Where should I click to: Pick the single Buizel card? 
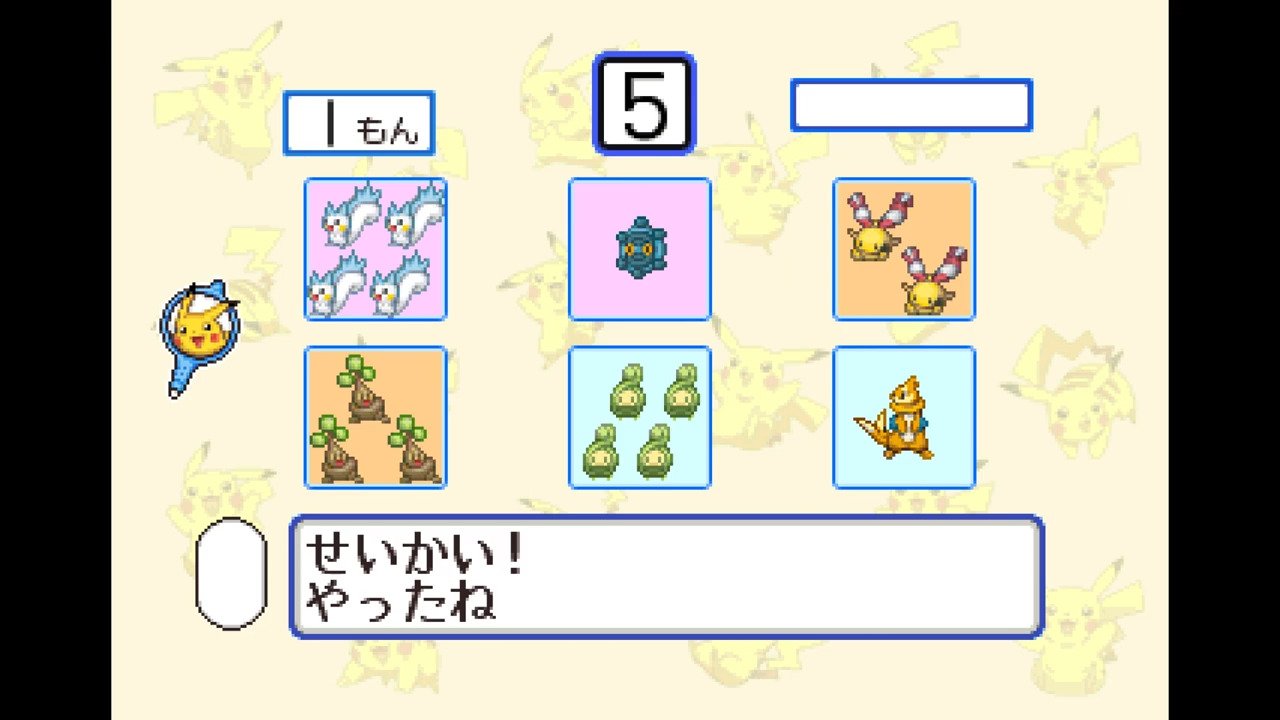904,417
